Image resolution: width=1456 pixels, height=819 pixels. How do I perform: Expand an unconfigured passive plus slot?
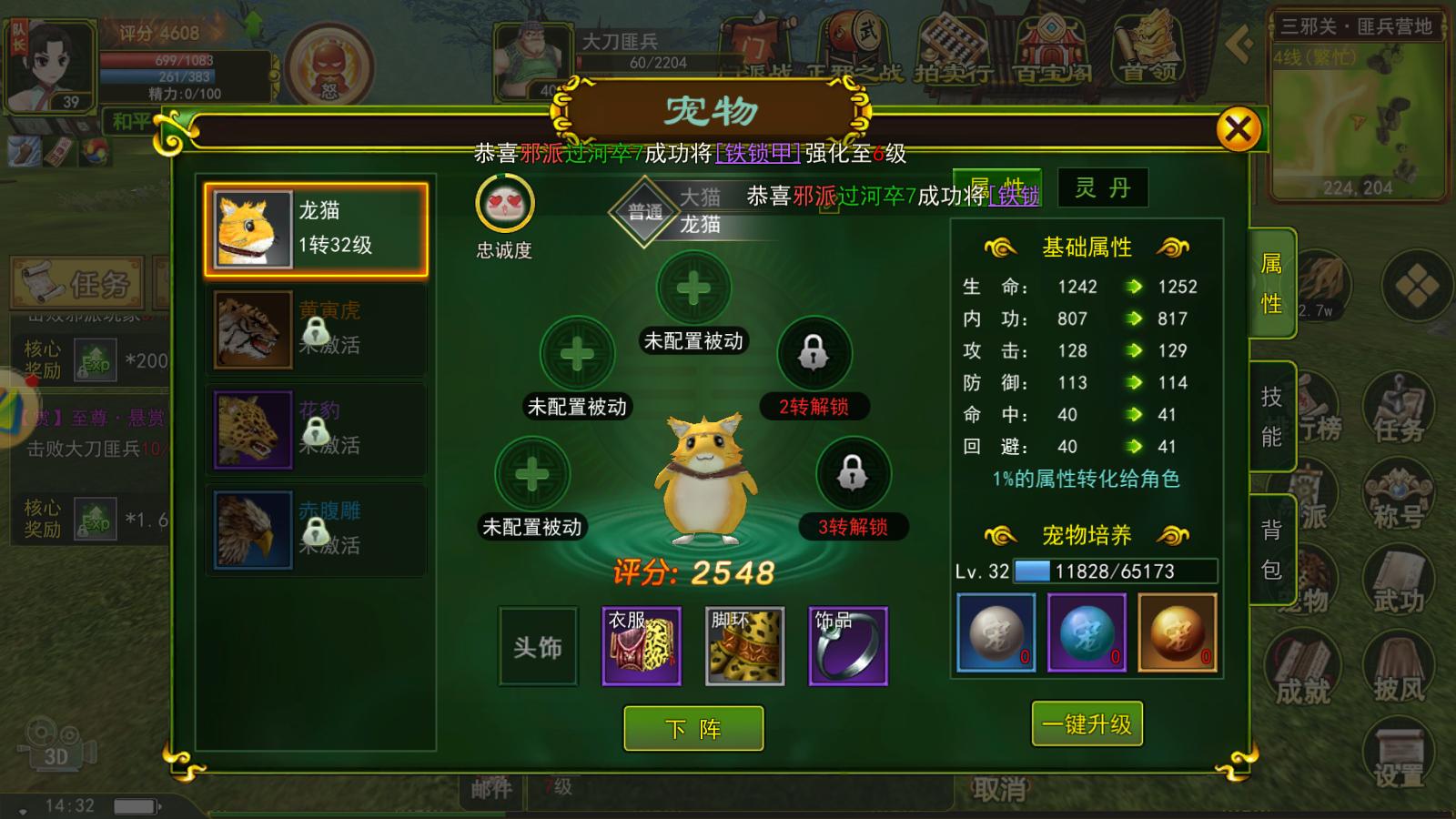tap(695, 287)
